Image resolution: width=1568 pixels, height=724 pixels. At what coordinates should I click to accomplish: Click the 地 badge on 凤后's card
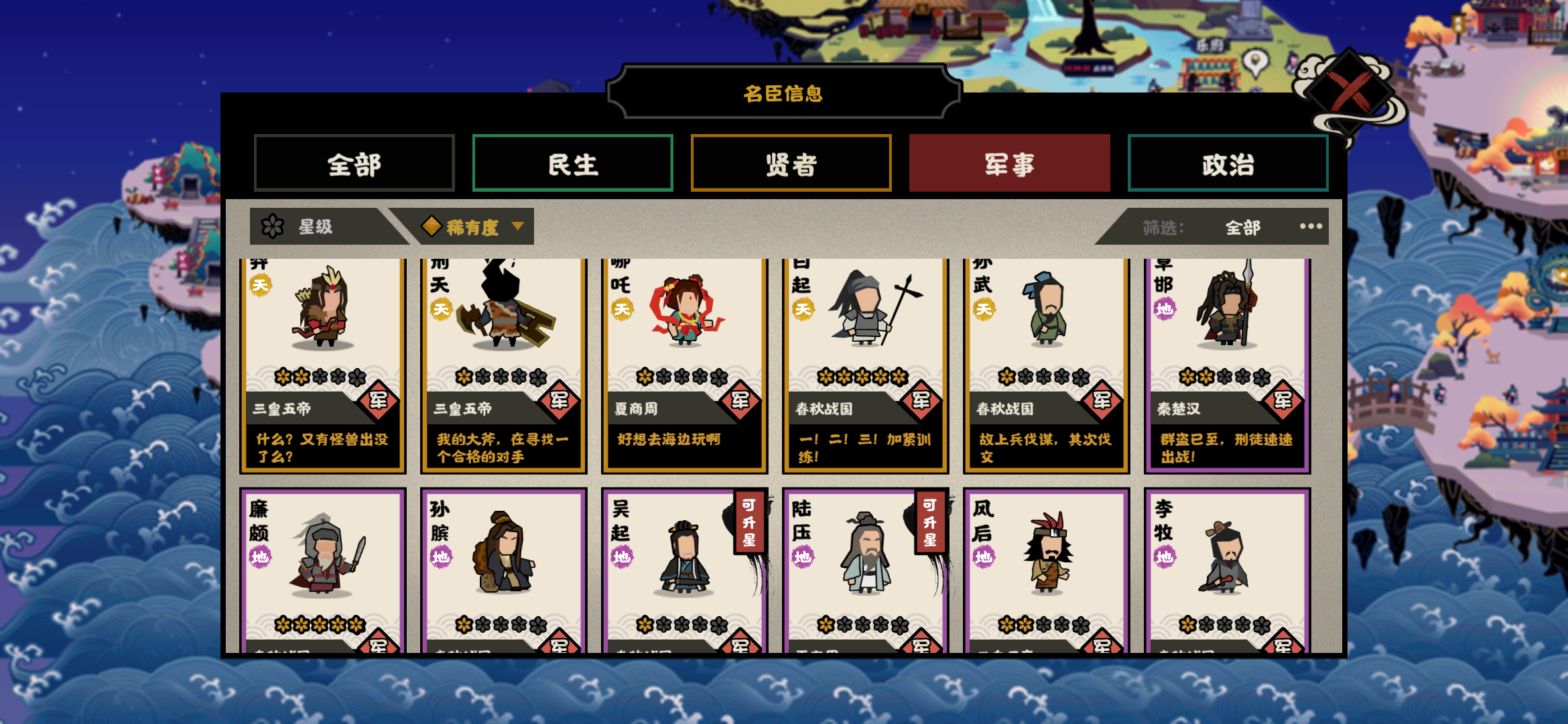(982, 555)
